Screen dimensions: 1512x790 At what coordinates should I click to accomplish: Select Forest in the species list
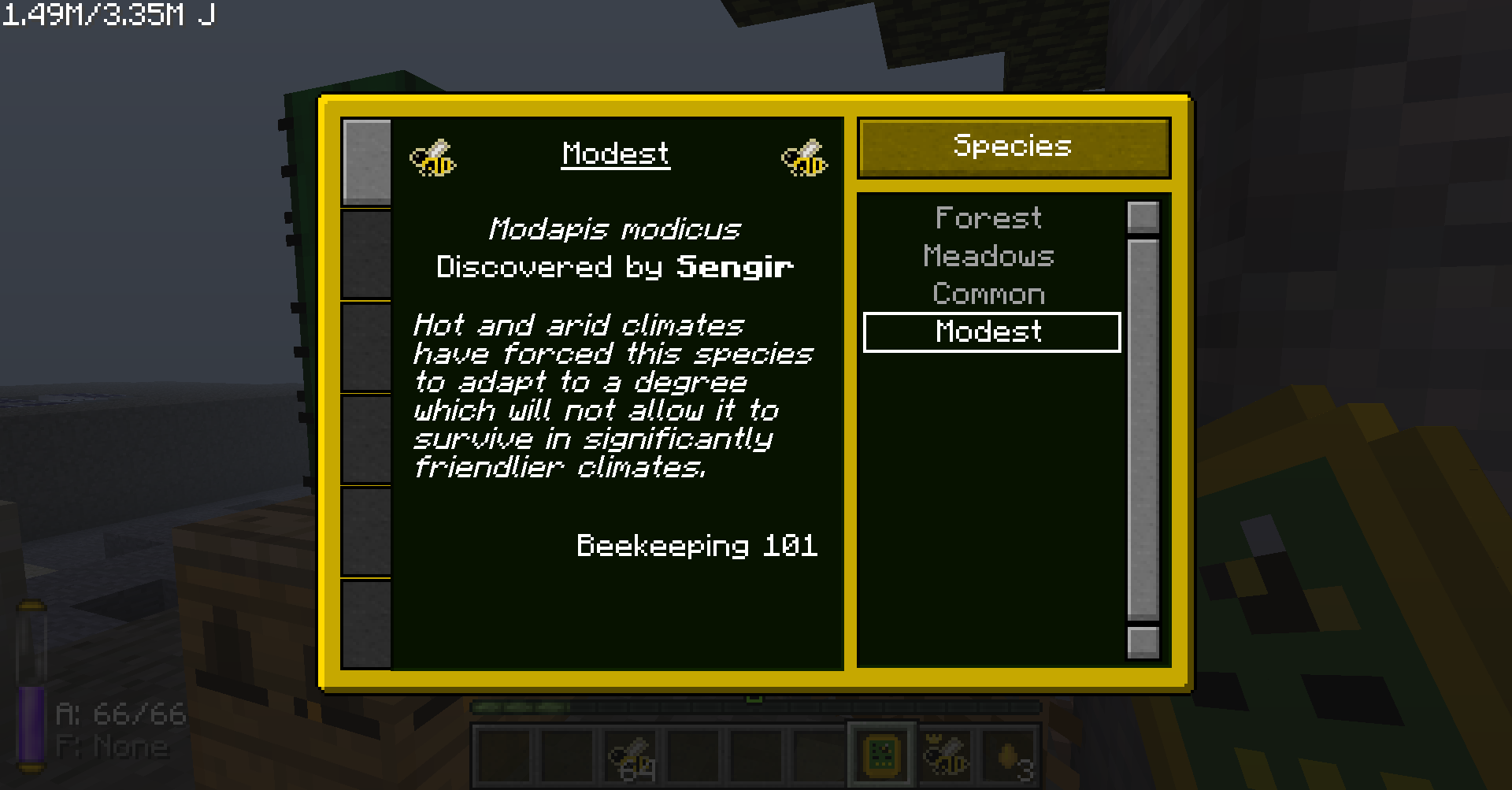[x=988, y=217]
